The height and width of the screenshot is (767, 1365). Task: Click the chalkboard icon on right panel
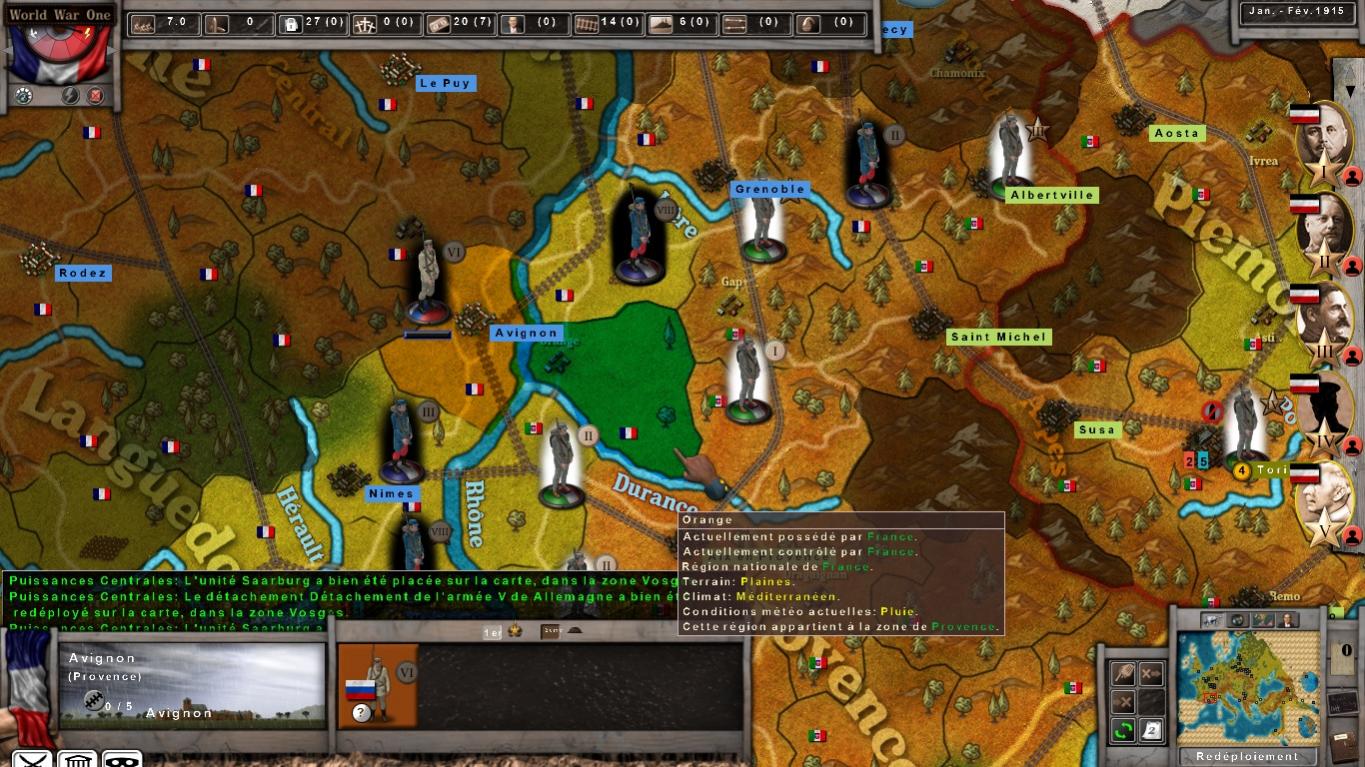1343,702
